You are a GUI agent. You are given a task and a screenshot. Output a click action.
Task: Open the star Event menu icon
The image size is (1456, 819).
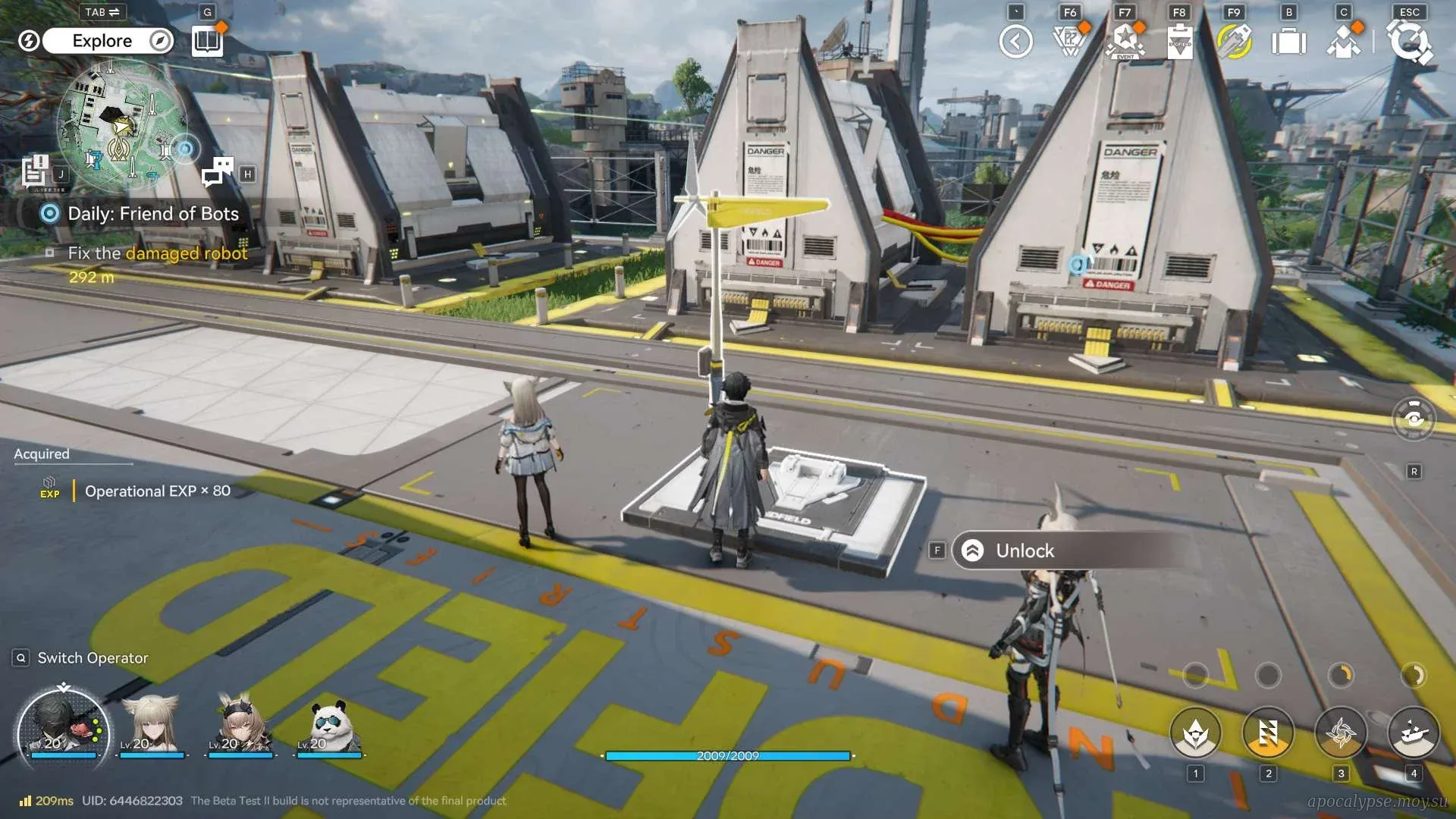(x=1125, y=42)
